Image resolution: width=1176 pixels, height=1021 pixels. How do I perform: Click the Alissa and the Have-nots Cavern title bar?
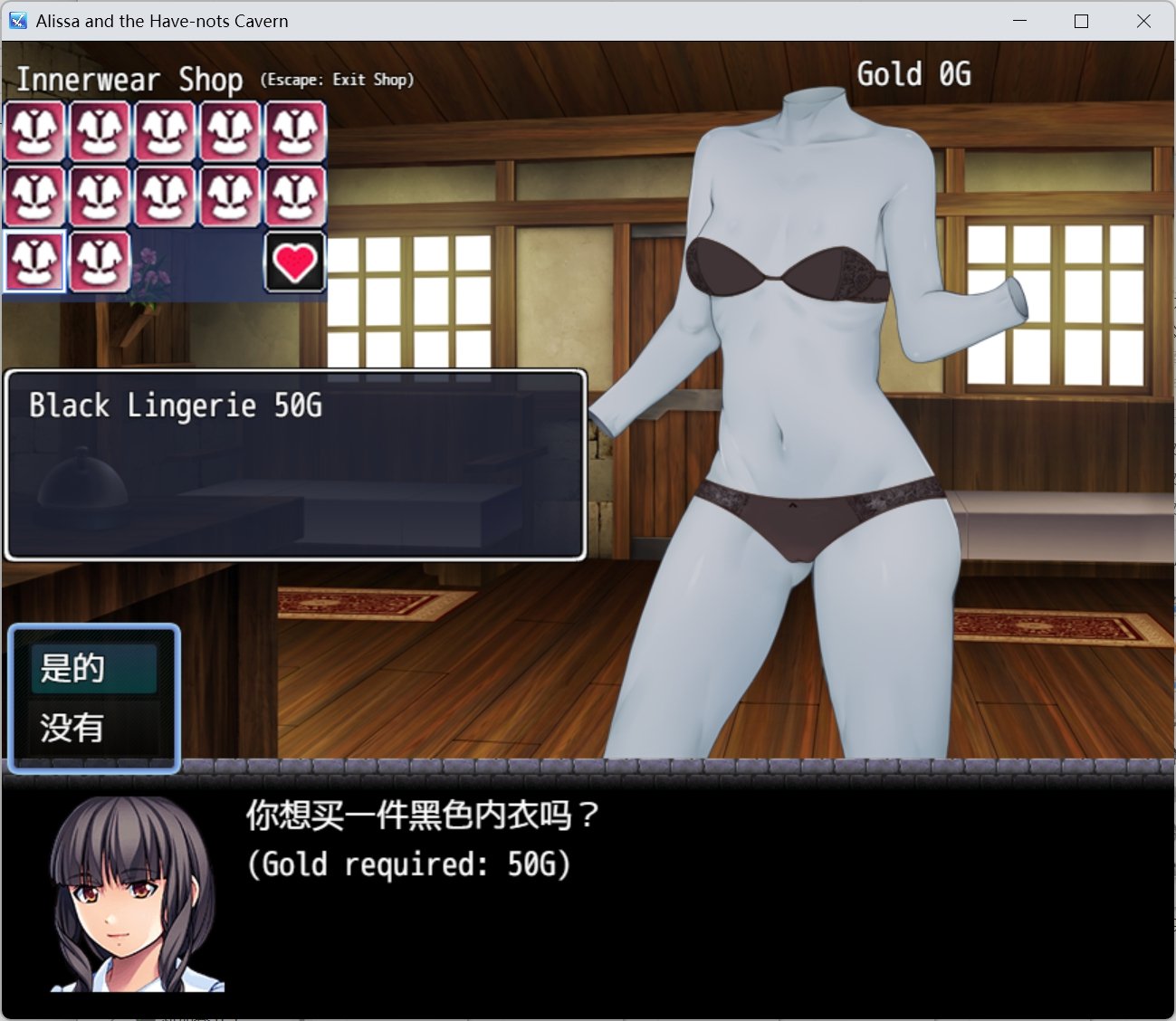pyautogui.click(x=161, y=20)
